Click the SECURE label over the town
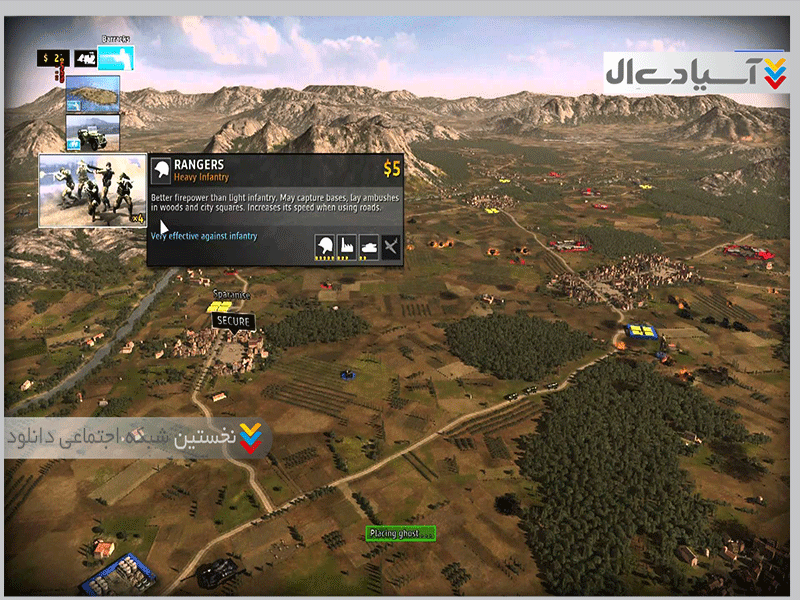This screenshot has width=800, height=600. (234, 321)
